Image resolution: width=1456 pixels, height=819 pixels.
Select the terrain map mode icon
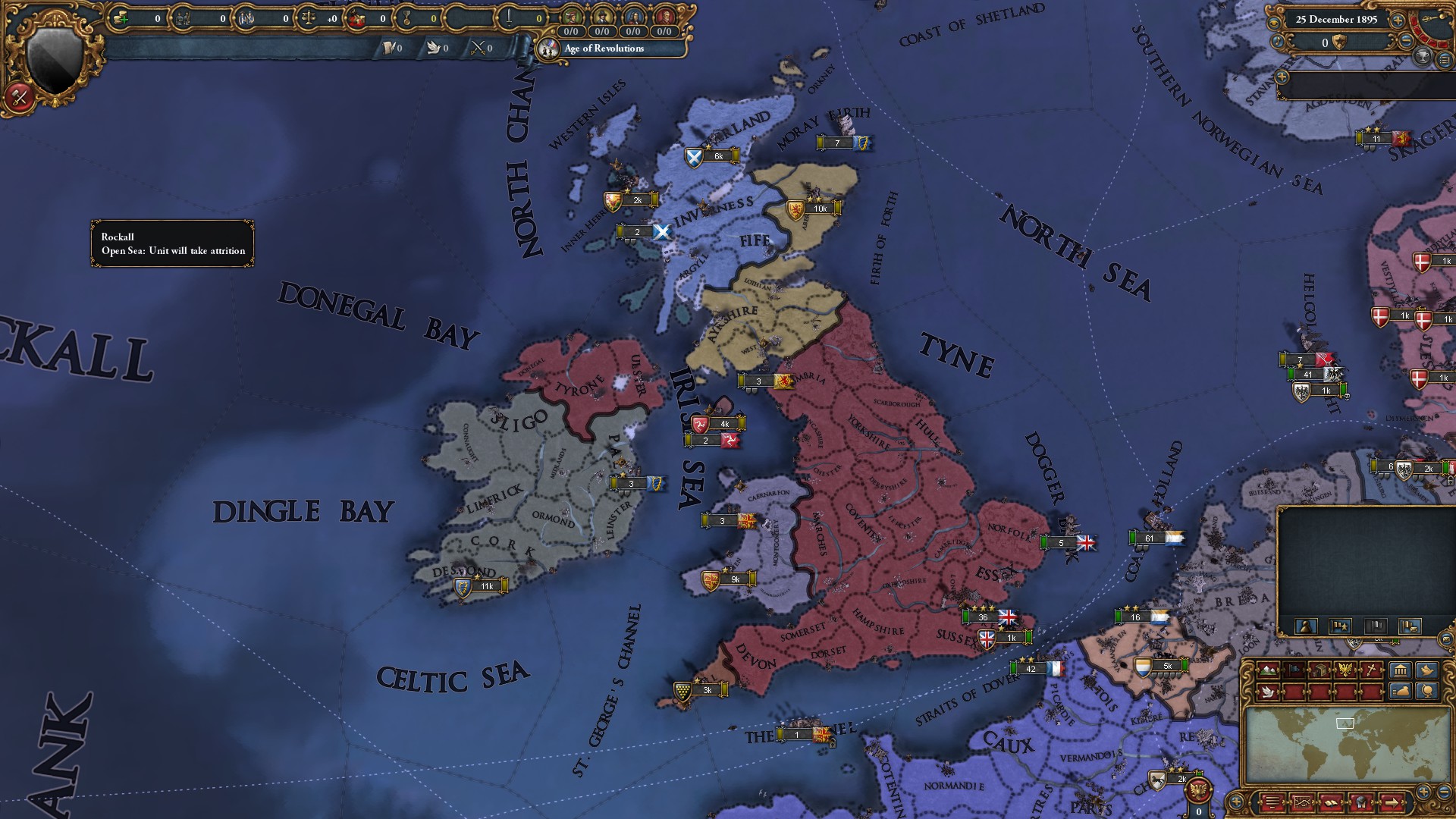pos(1268,670)
